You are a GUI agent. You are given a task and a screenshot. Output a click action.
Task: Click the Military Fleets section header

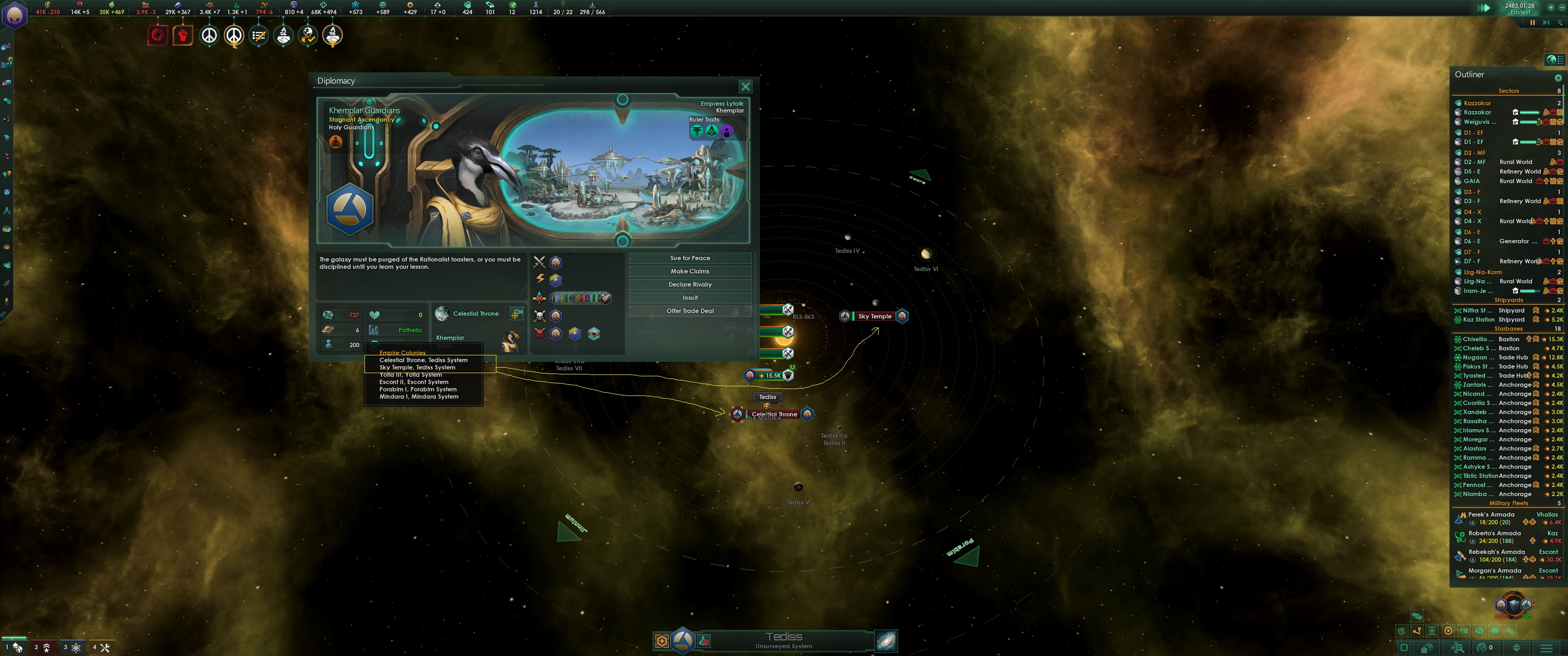pyautogui.click(x=1508, y=503)
